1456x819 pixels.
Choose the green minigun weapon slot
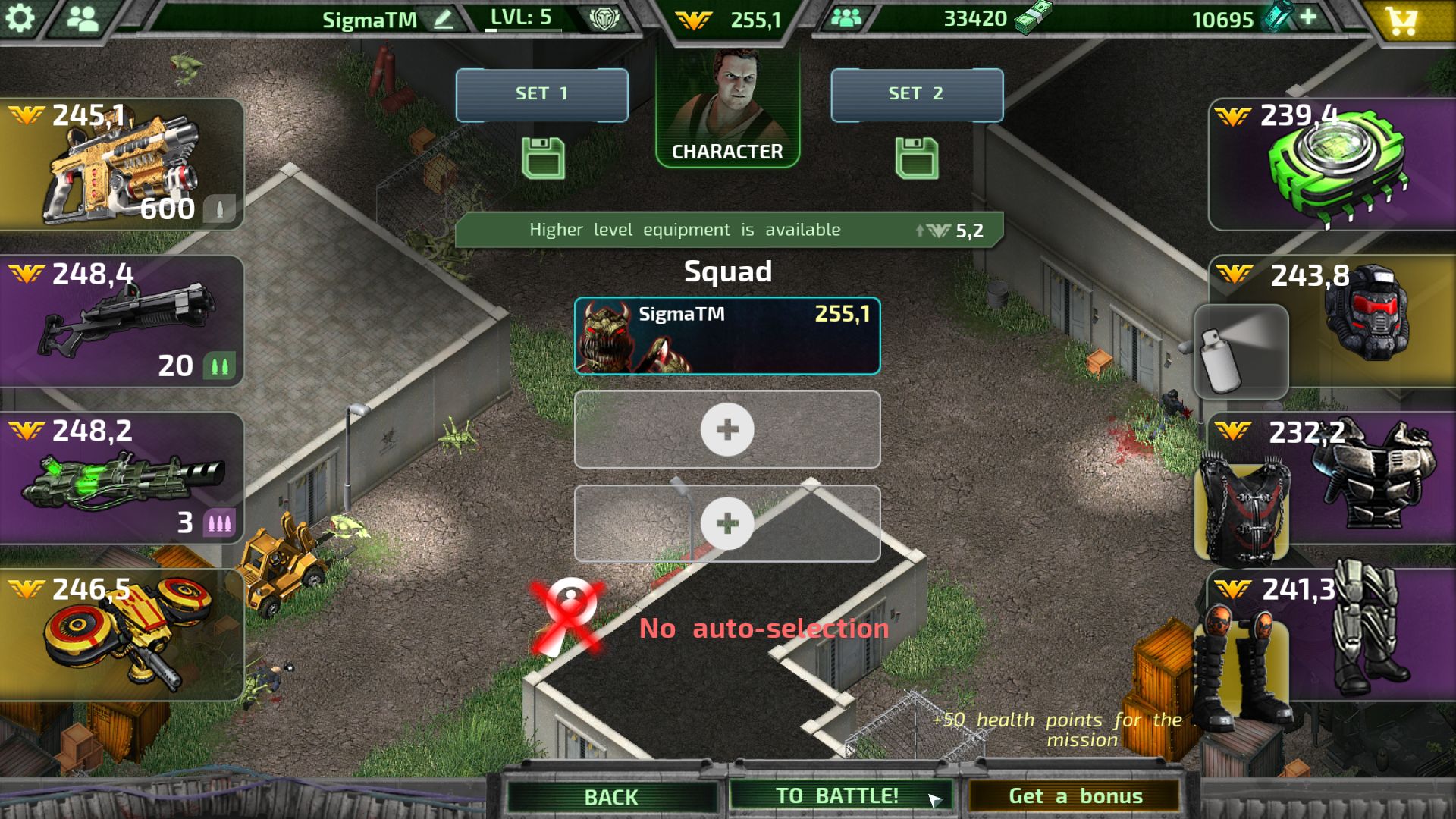121,478
